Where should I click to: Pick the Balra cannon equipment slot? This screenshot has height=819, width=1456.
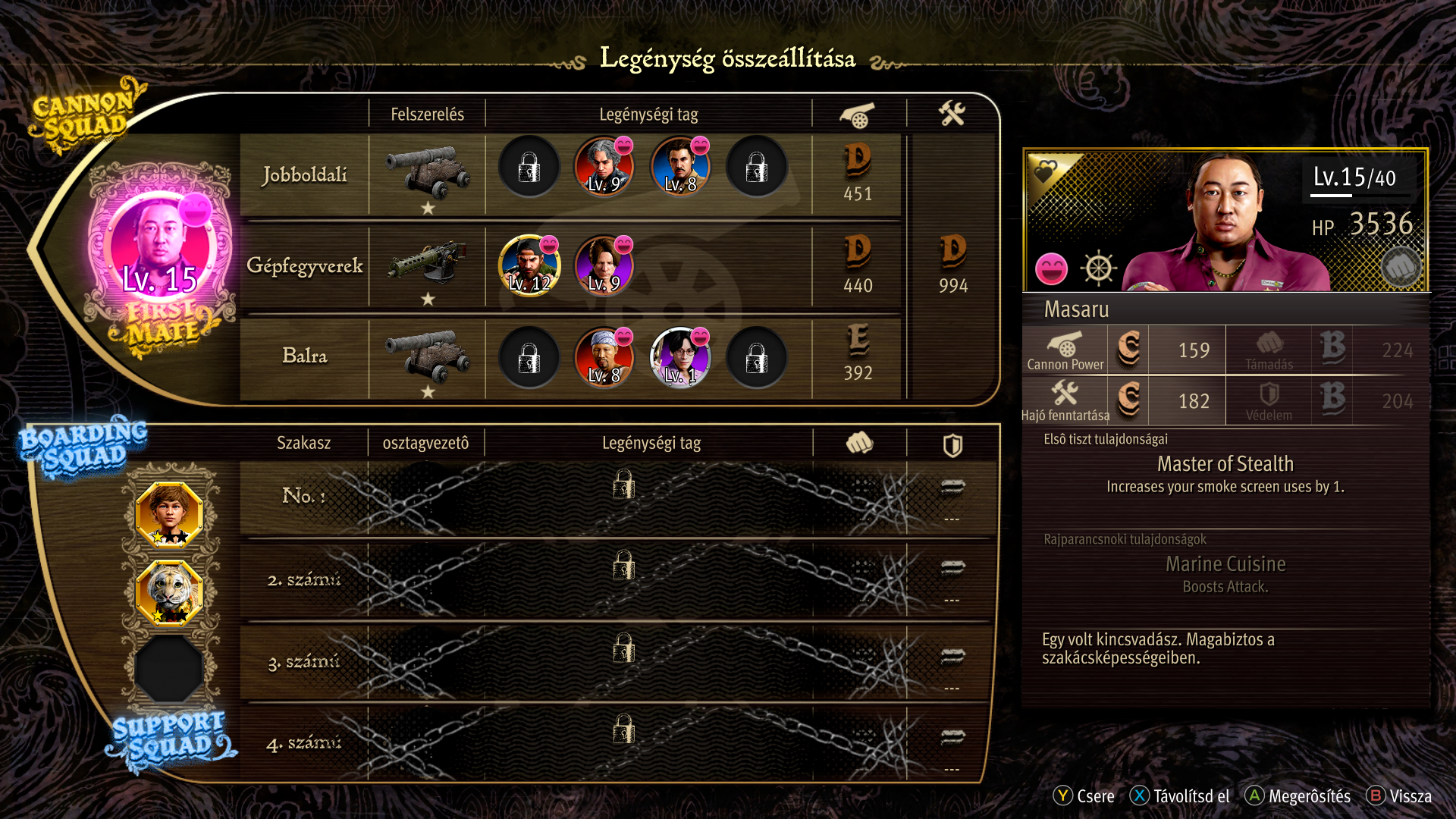click(x=427, y=355)
